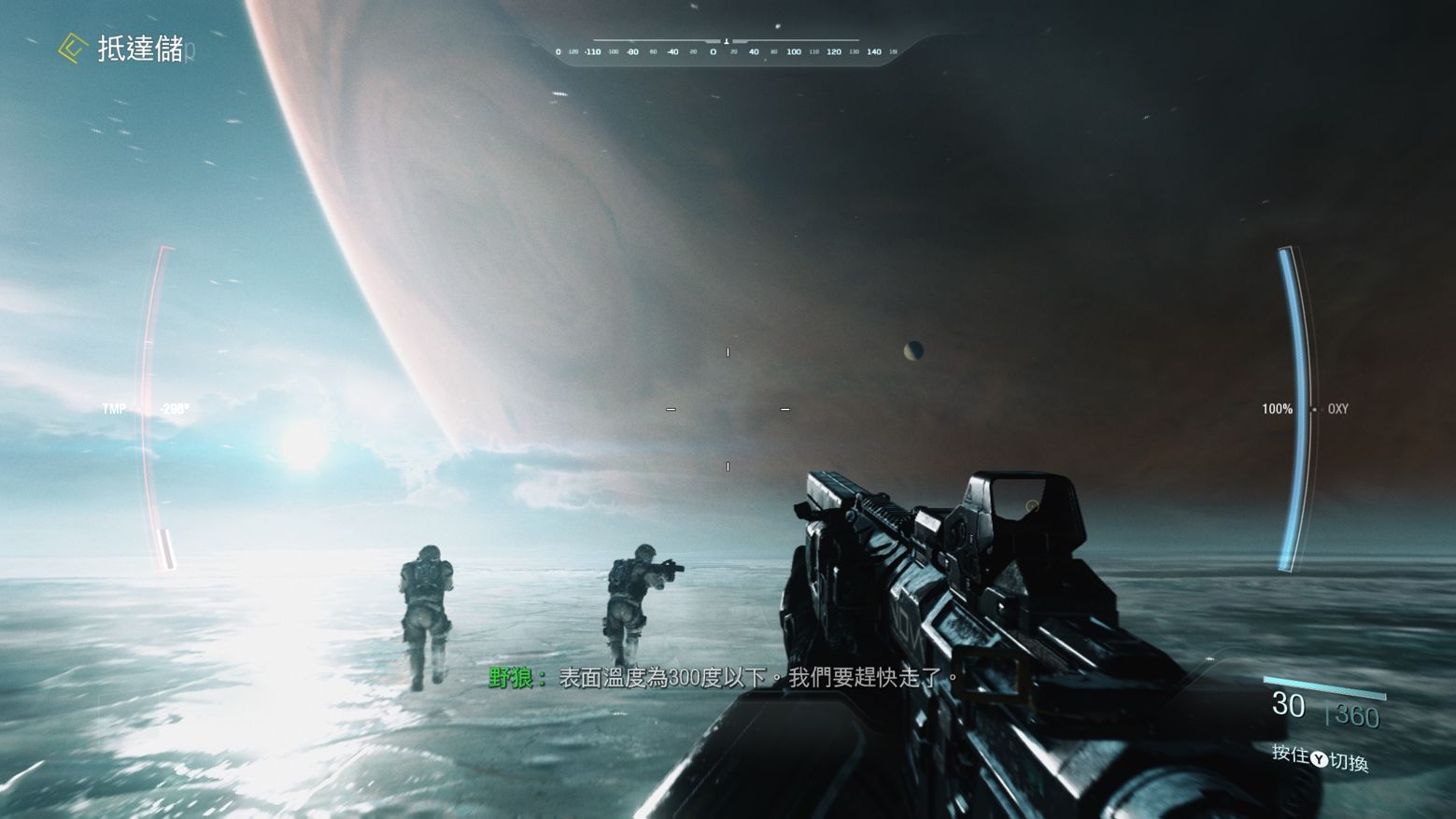
Task: Toggle the temperature readout -298°
Action: [x=173, y=408]
